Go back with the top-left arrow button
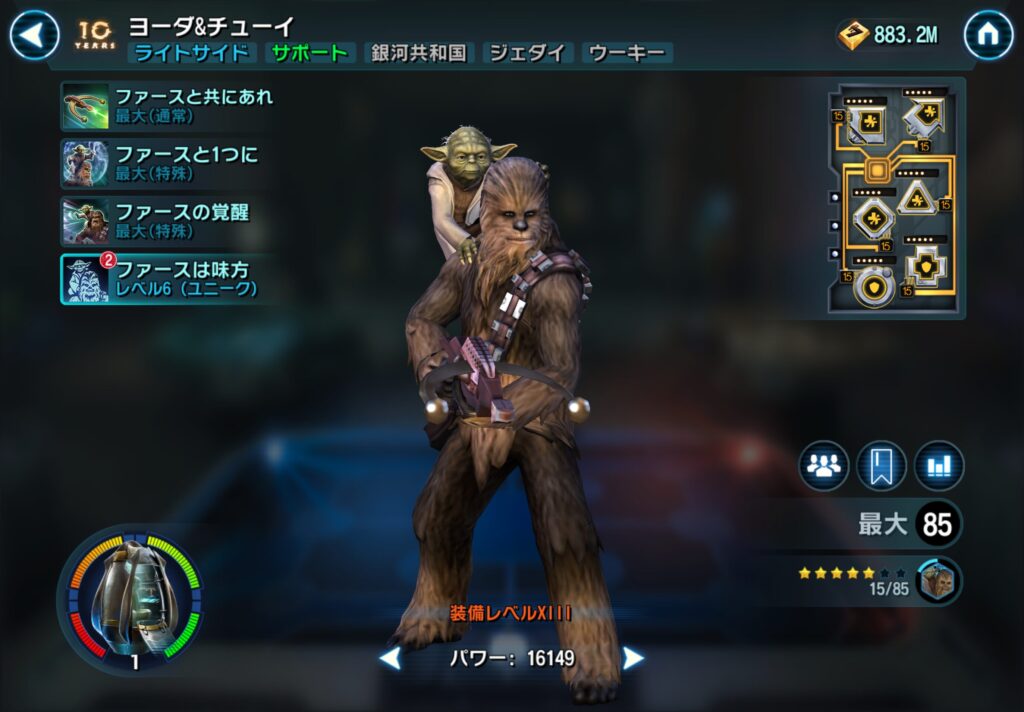 click(x=34, y=35)
